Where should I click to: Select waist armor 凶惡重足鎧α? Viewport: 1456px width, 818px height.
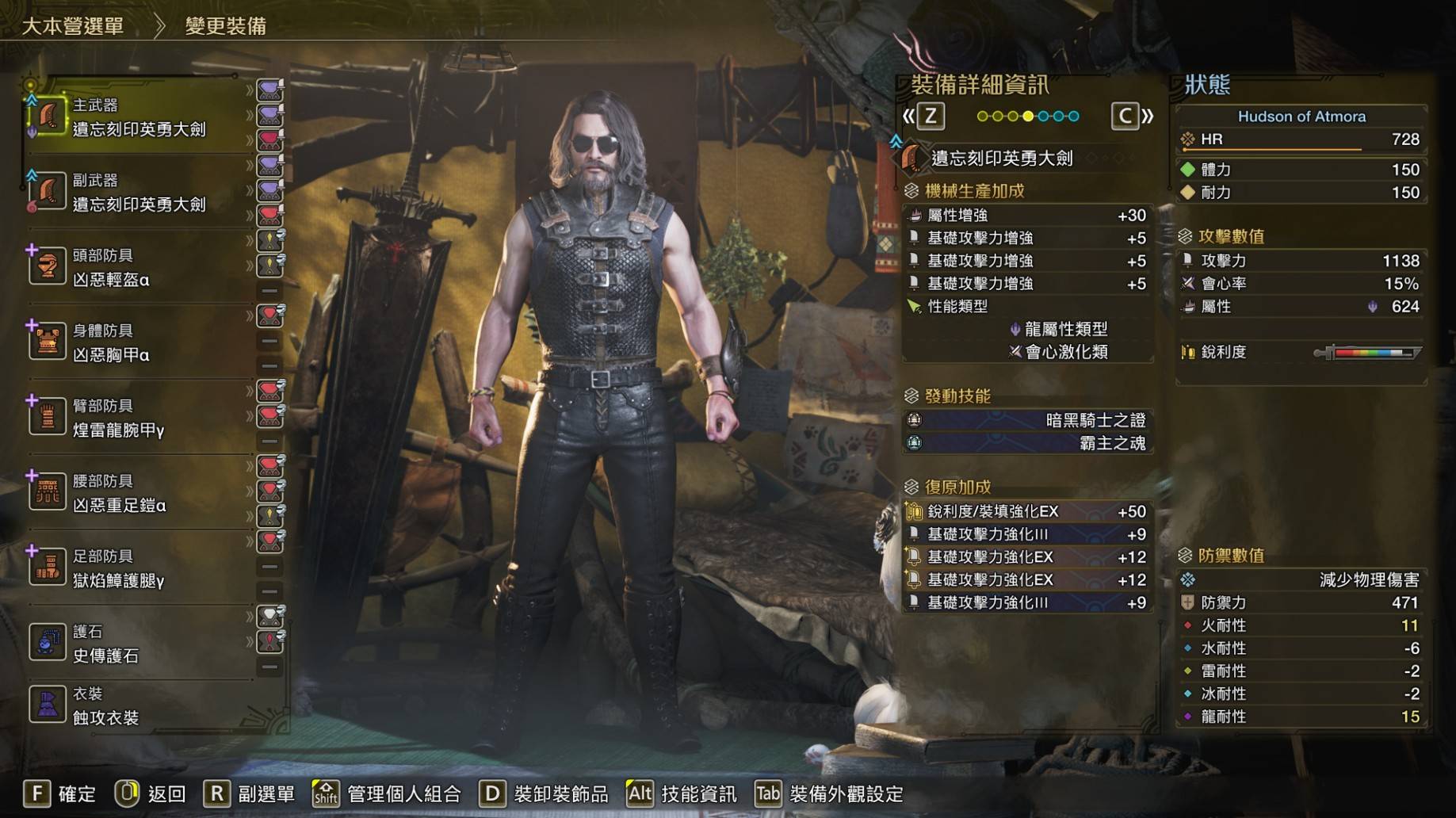[119, 494]
